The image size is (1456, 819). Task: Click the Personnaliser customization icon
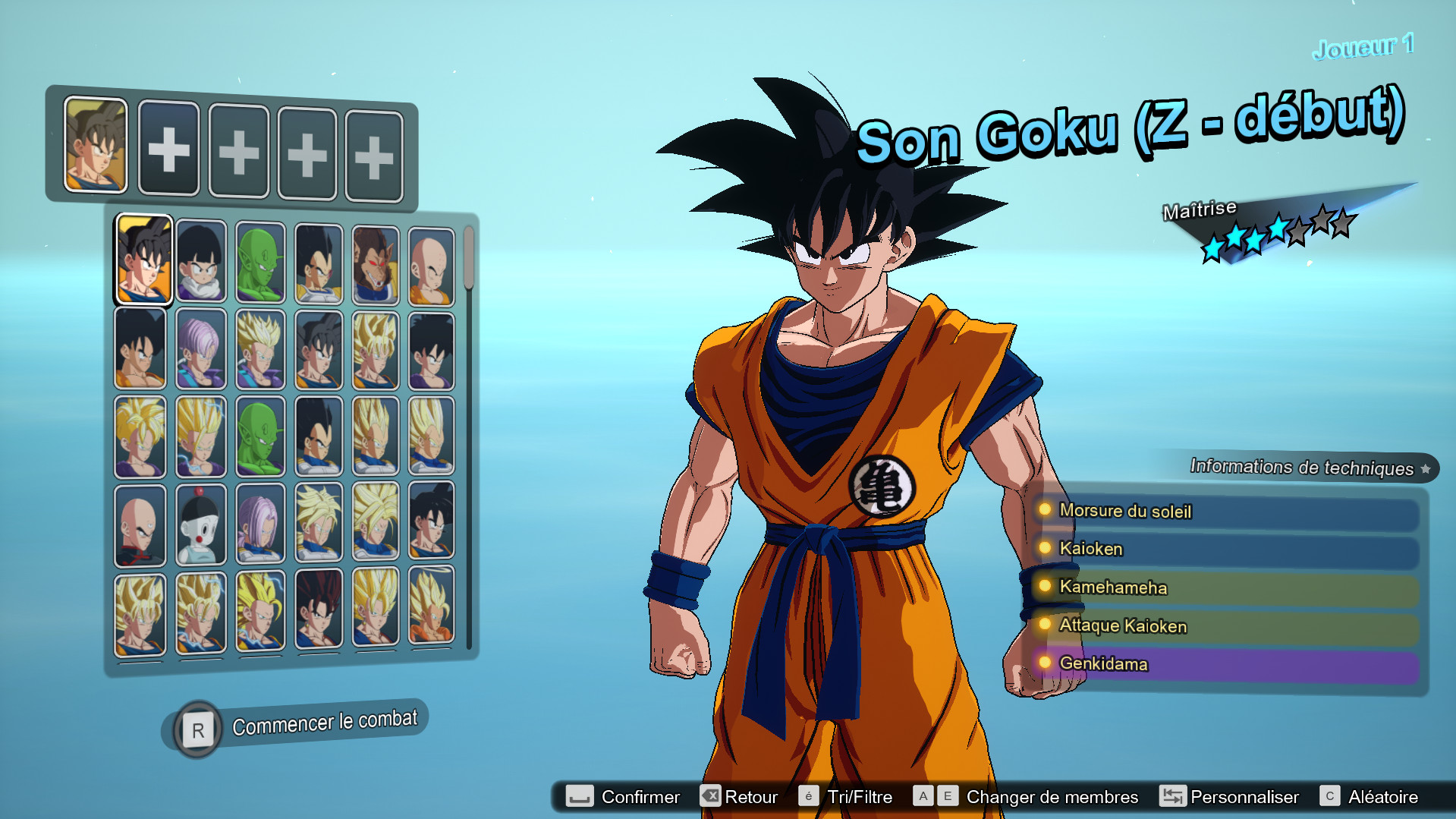[1172, 796]
